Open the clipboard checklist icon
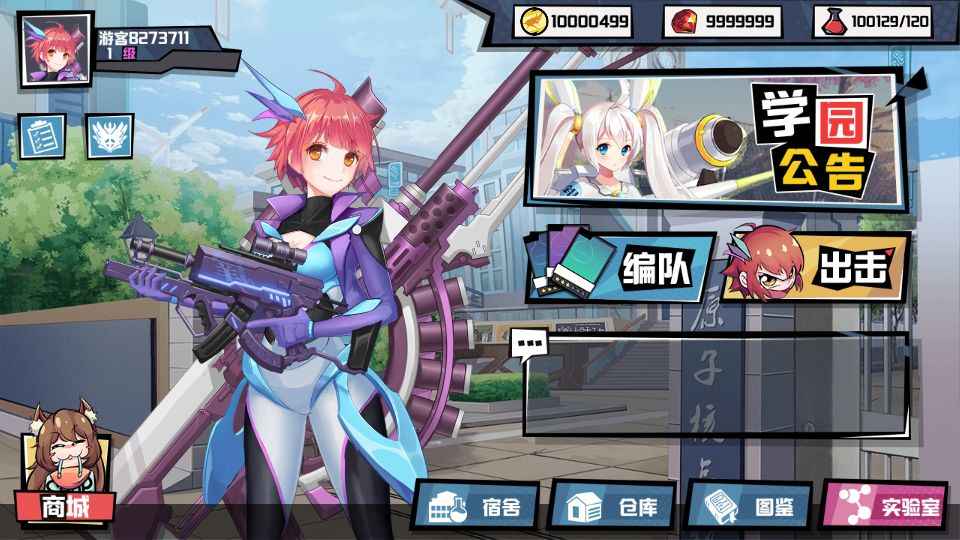 pyautogui.click(x=43, y=135)
